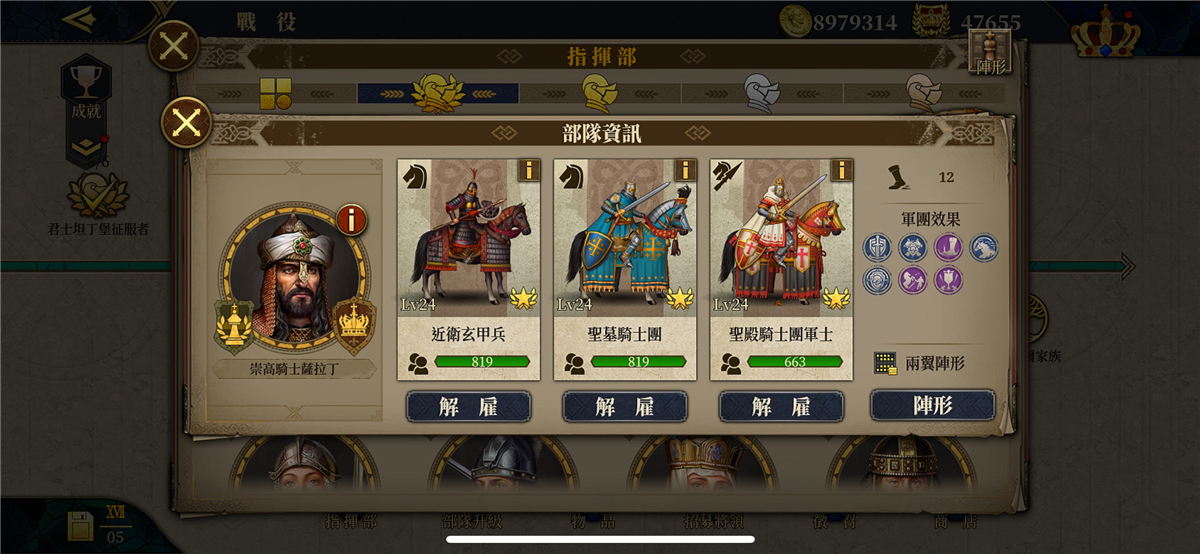Viewport: 1200px width, 554px height.
Task: View details of the 聖墓騎士團 unit card
Action: tap(684, 170)
